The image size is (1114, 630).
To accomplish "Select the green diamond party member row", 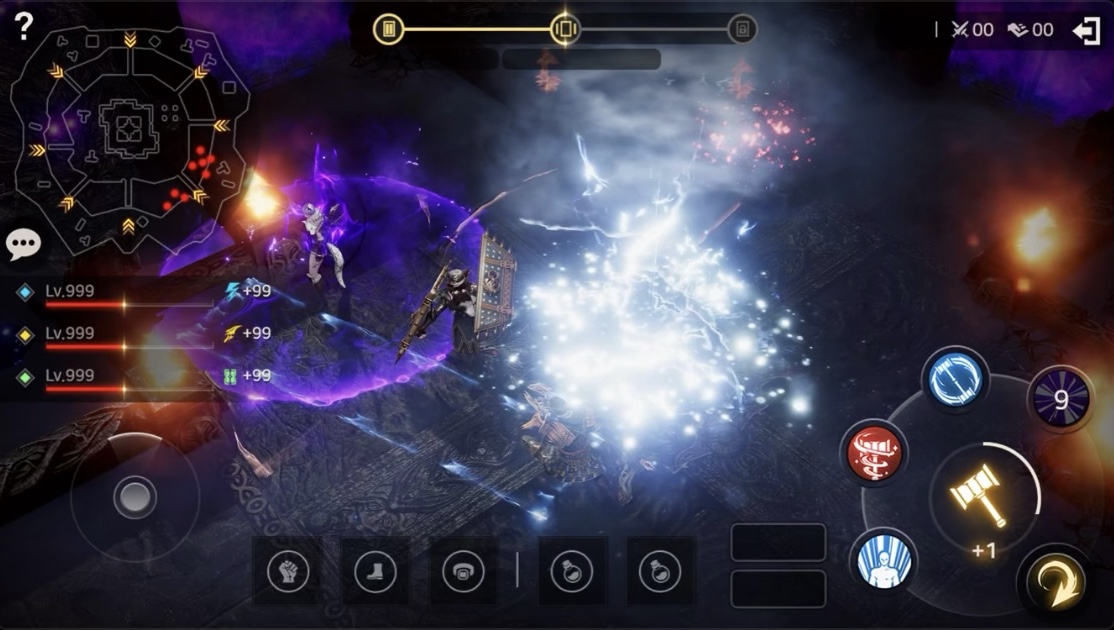I will coord(110,377).
